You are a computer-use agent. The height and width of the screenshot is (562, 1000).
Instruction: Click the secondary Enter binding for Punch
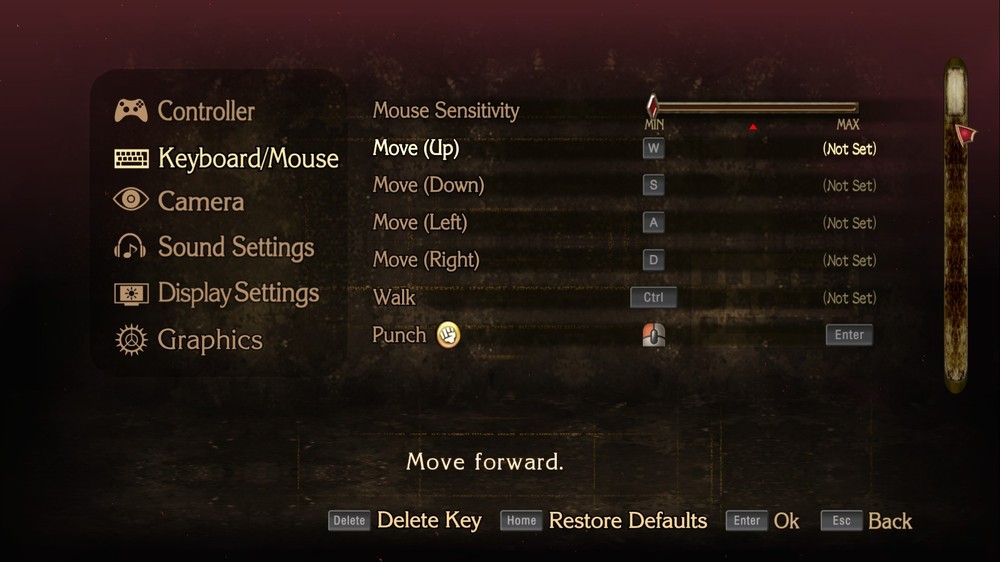[849, 335]
